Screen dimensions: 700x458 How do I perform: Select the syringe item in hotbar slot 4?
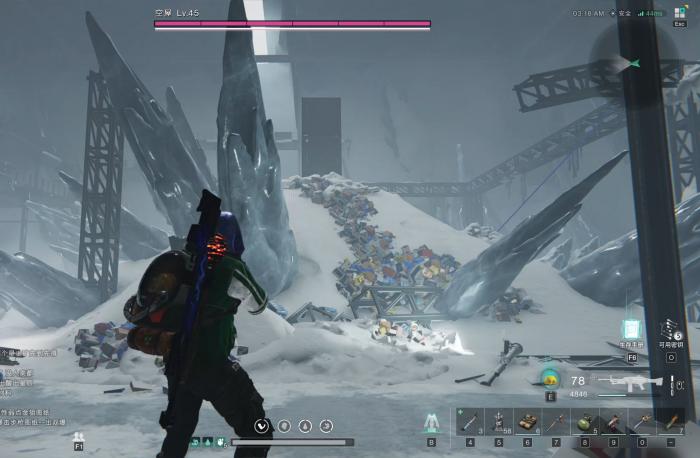(x=470, y=422)
